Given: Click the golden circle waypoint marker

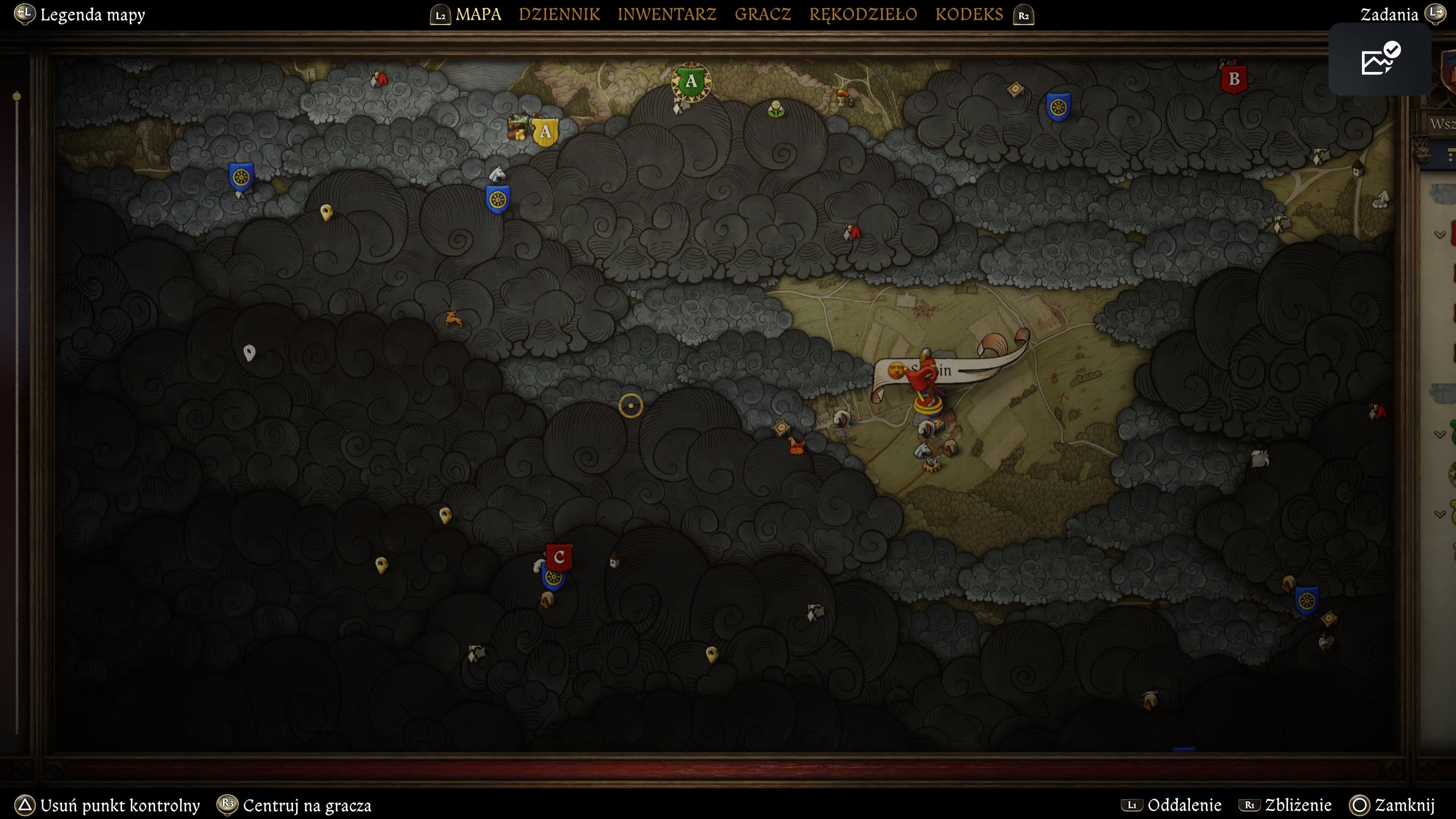Looking at the screenshot, I should [630, 405].
